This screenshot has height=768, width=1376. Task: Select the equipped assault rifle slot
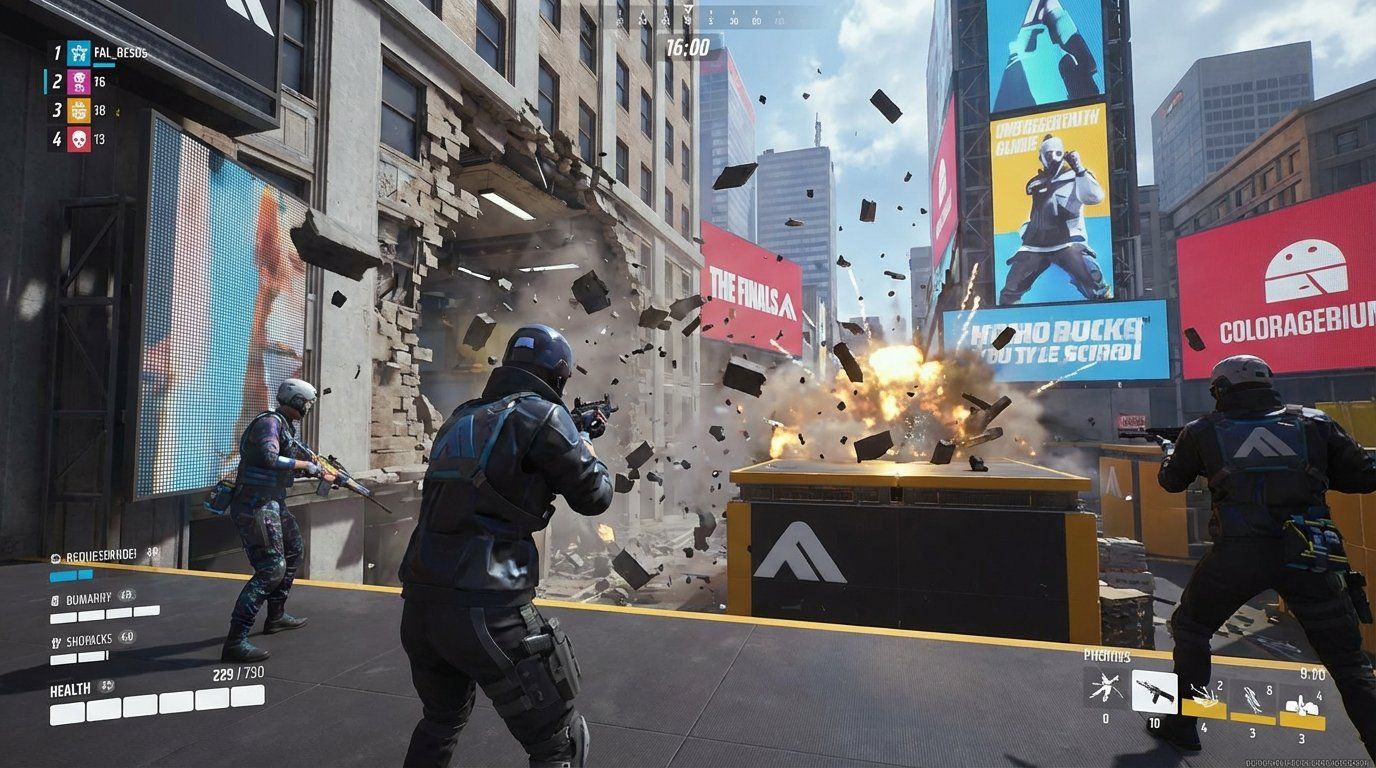[1154, 692]
